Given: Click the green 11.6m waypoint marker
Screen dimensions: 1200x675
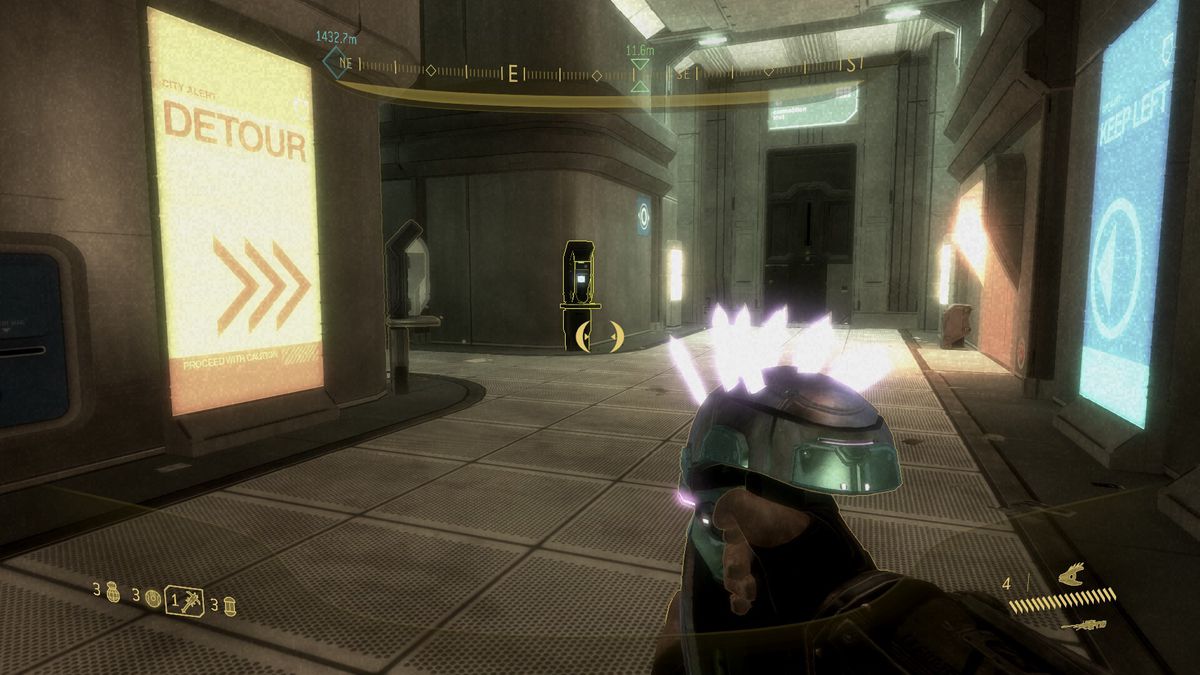Looking at the screenshot, I should (640, 71).
